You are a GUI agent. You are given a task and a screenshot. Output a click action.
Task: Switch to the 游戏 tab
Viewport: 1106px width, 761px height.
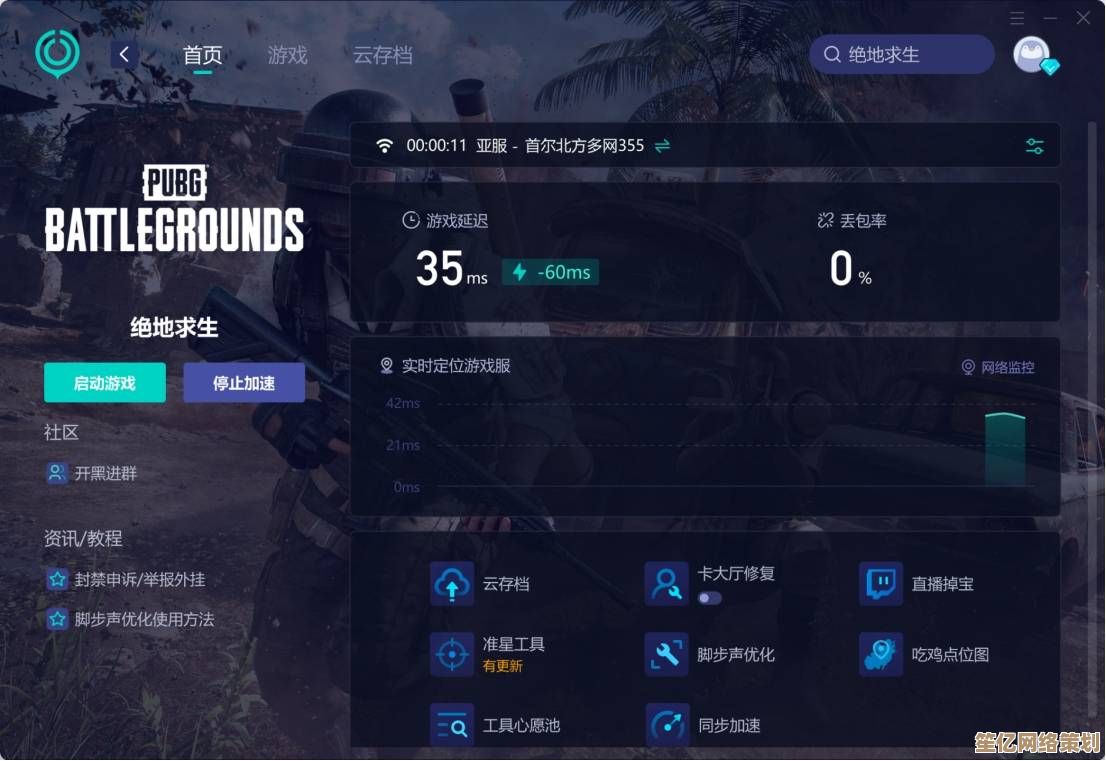(287, 55)
